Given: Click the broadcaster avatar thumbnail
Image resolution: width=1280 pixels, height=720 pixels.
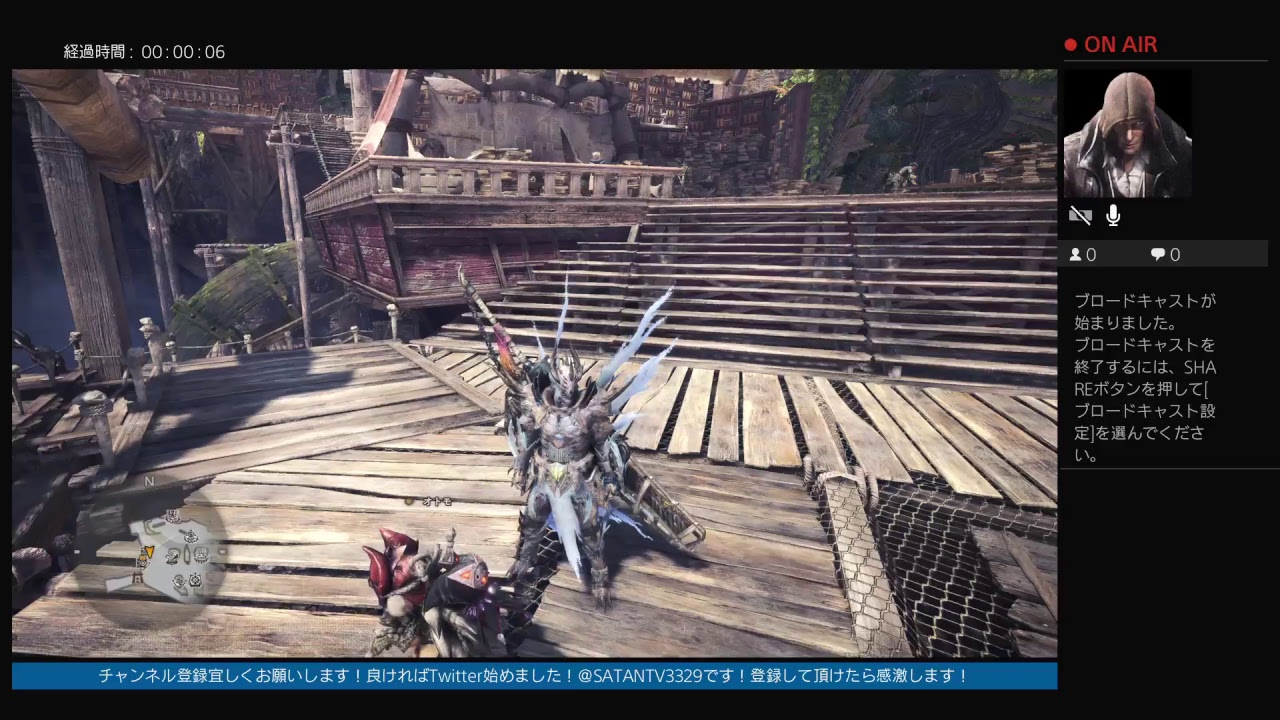Looking at the screenshot, I should pyautogui.click(x=1127, y=134).
